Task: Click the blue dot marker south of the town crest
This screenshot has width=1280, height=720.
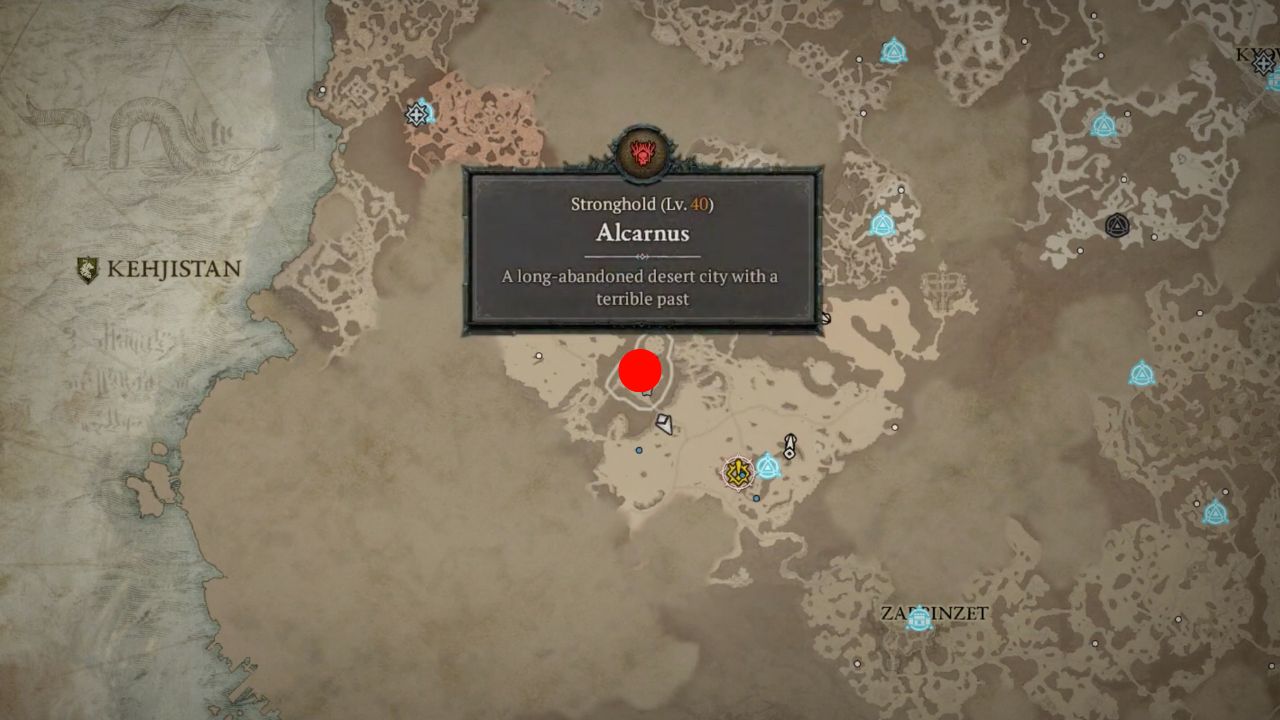Action: 755,498
